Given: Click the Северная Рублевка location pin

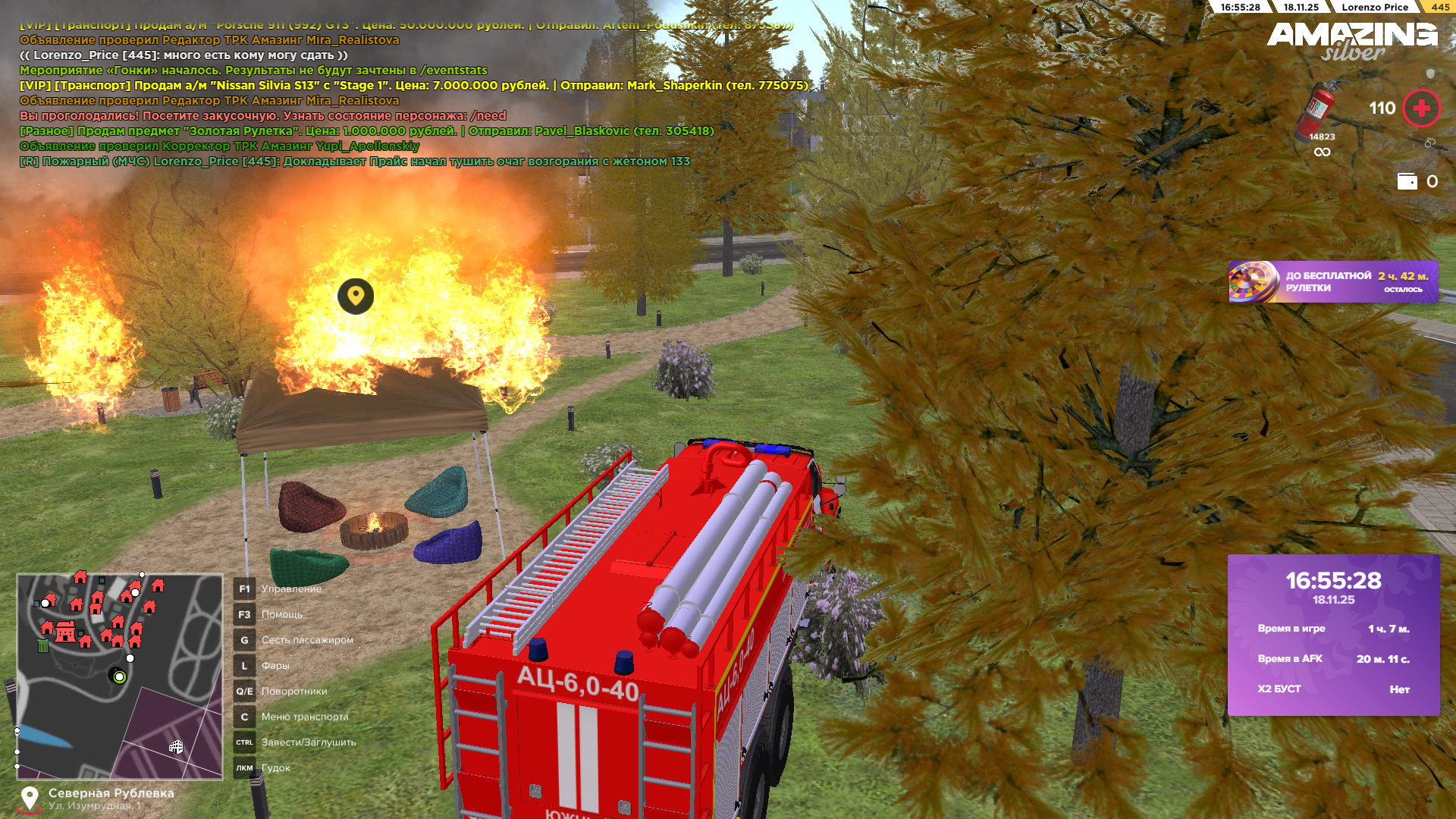Looking at the screenshot, I should tap(30, 799).
